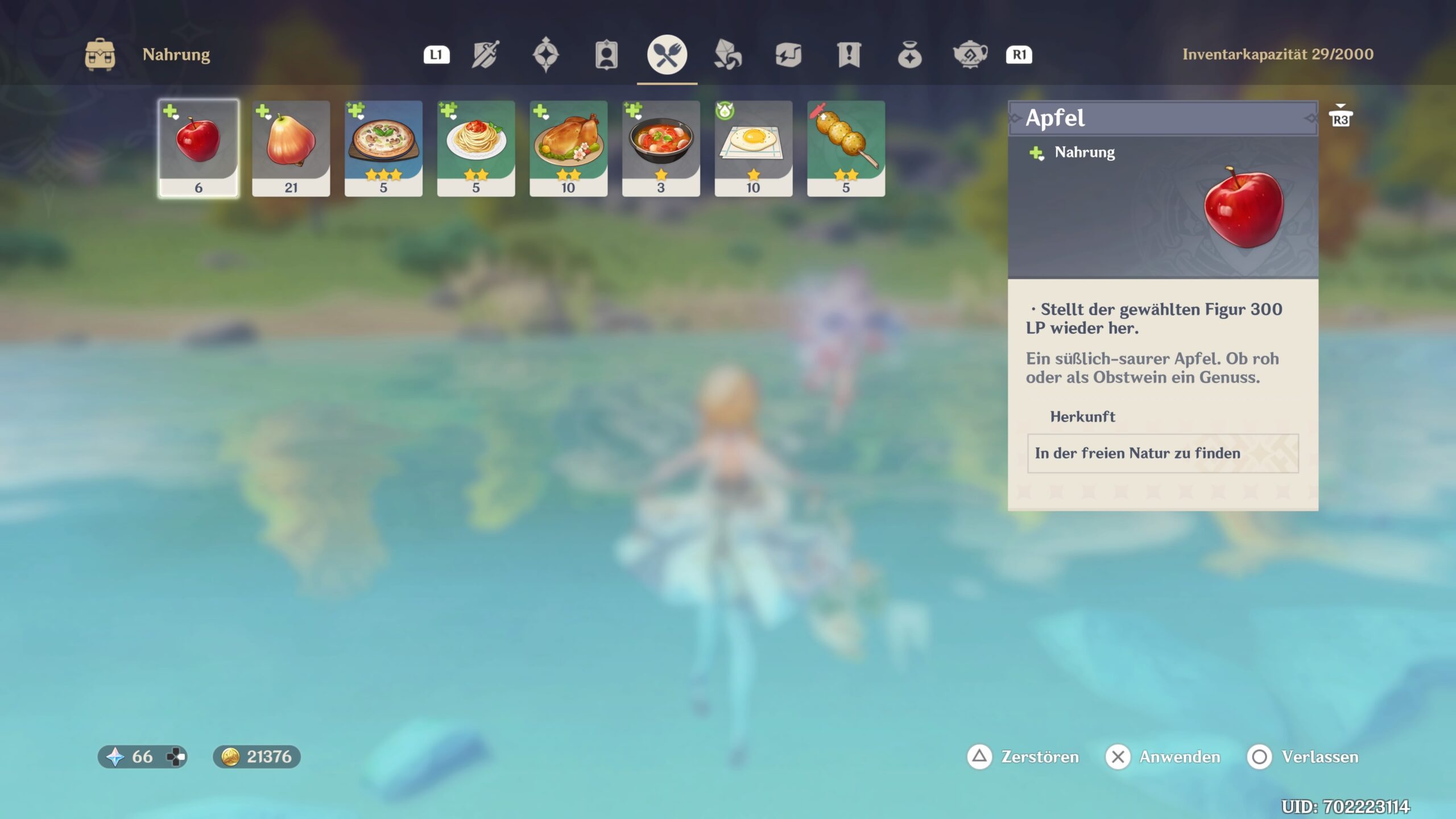
Task: Select the grilled skewer dish
Action: pos(846,148)
